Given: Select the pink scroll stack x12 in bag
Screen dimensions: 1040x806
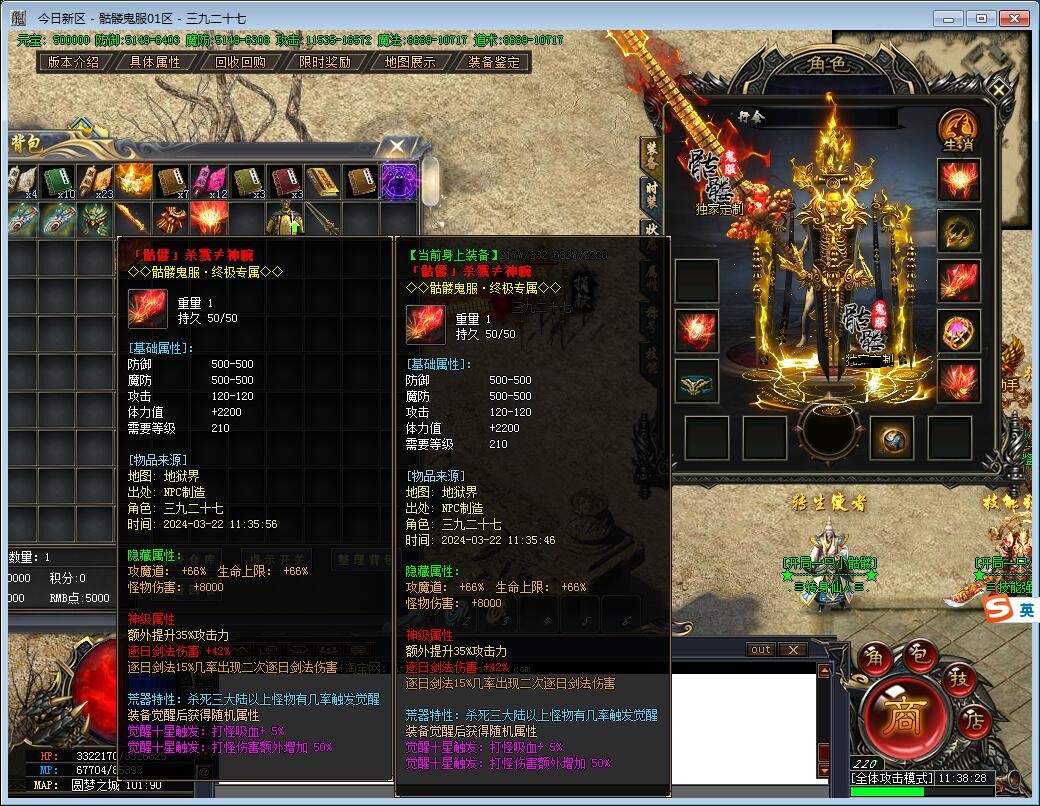Looking at the screenshot, I should tap(209, 181).
